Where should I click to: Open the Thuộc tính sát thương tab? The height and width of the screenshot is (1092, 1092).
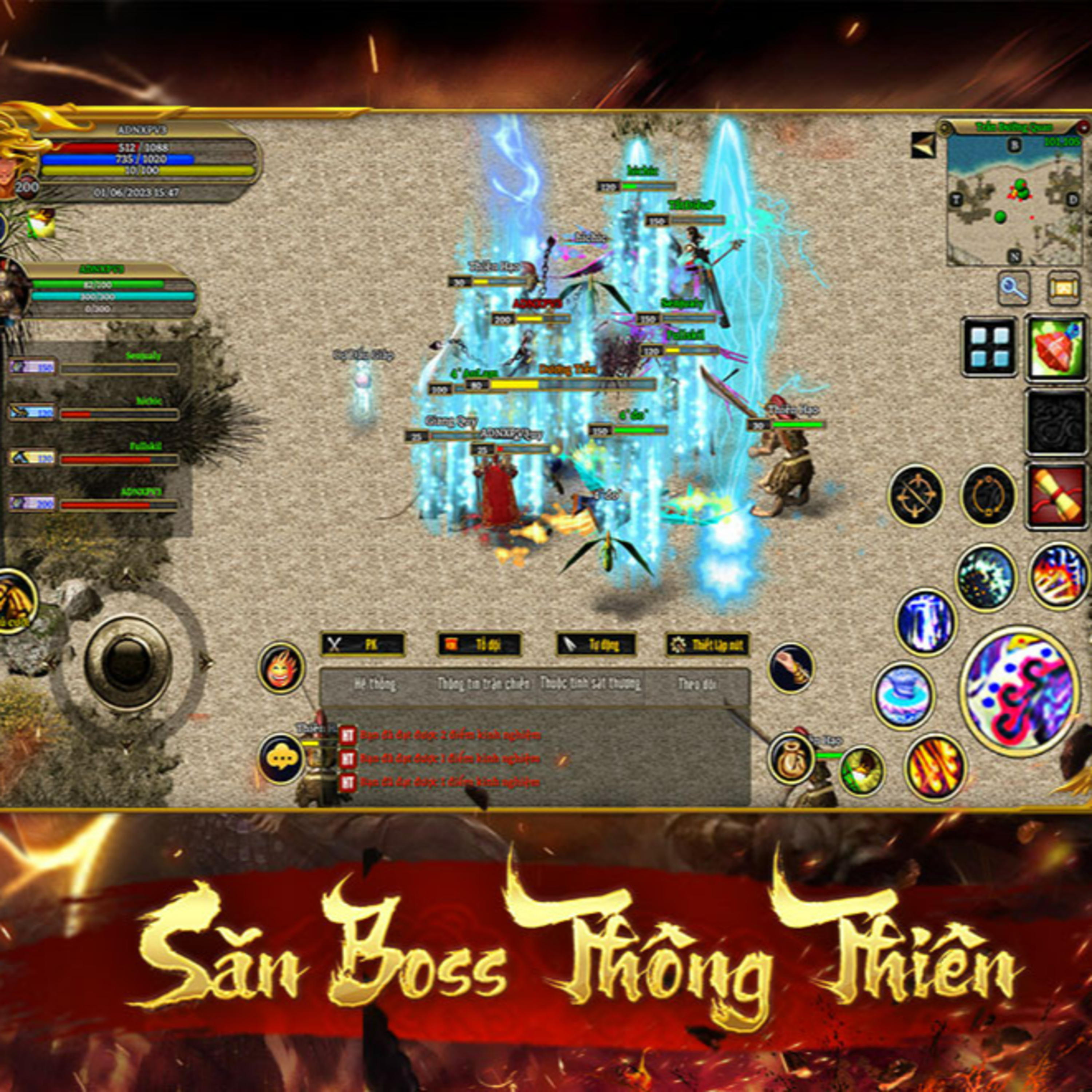pos(591,683)
